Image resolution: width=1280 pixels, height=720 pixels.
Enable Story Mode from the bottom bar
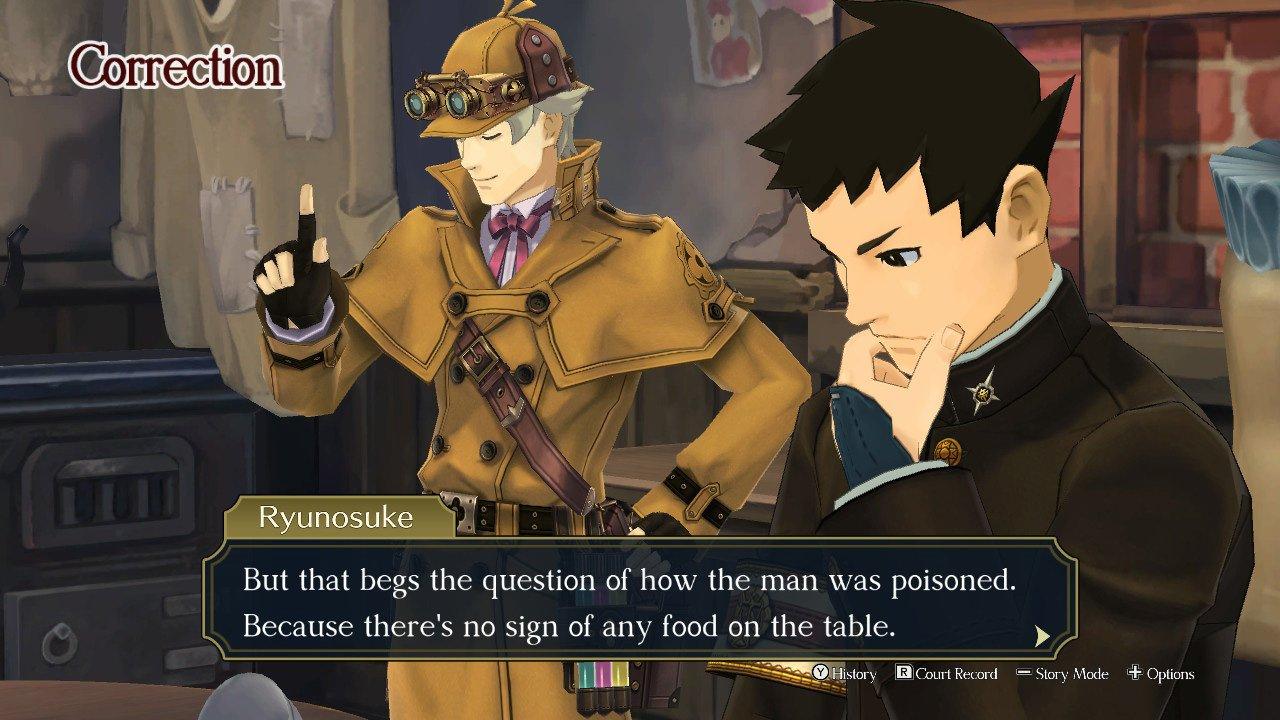coord(1070,674)
